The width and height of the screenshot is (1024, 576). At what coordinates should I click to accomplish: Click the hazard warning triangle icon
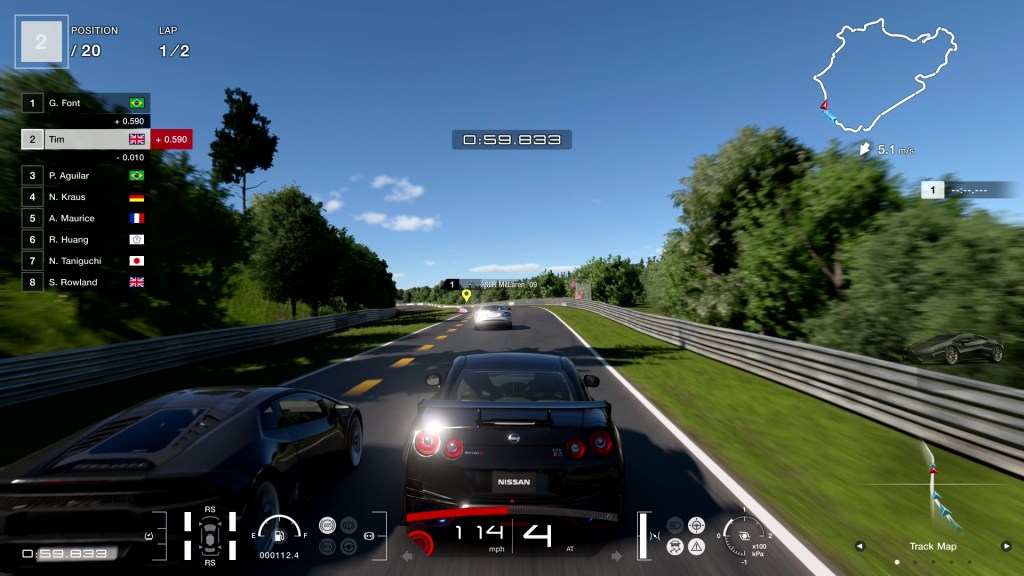[x=696, y=546]
